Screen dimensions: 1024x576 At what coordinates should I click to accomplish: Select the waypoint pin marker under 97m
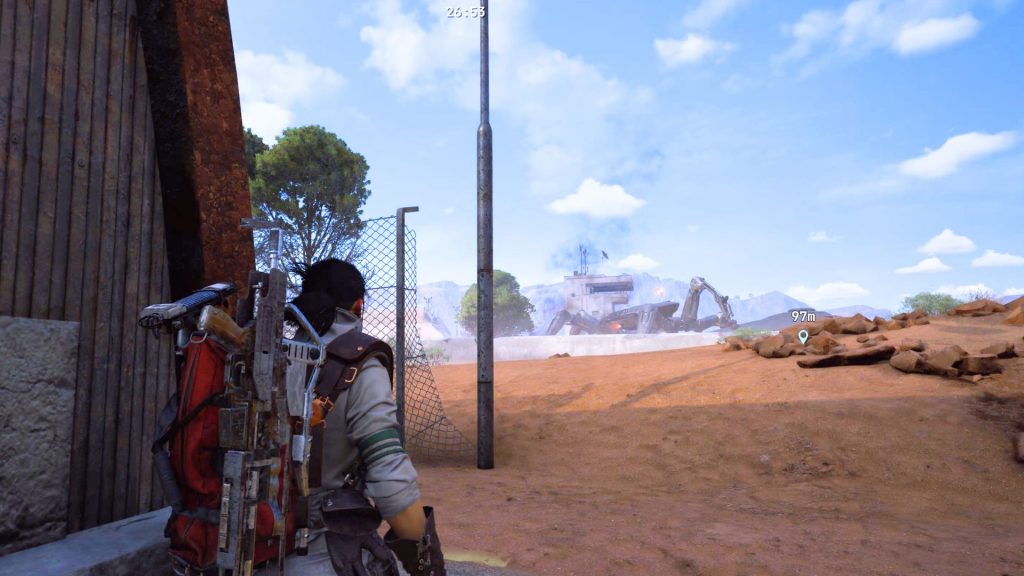point(802,337)
